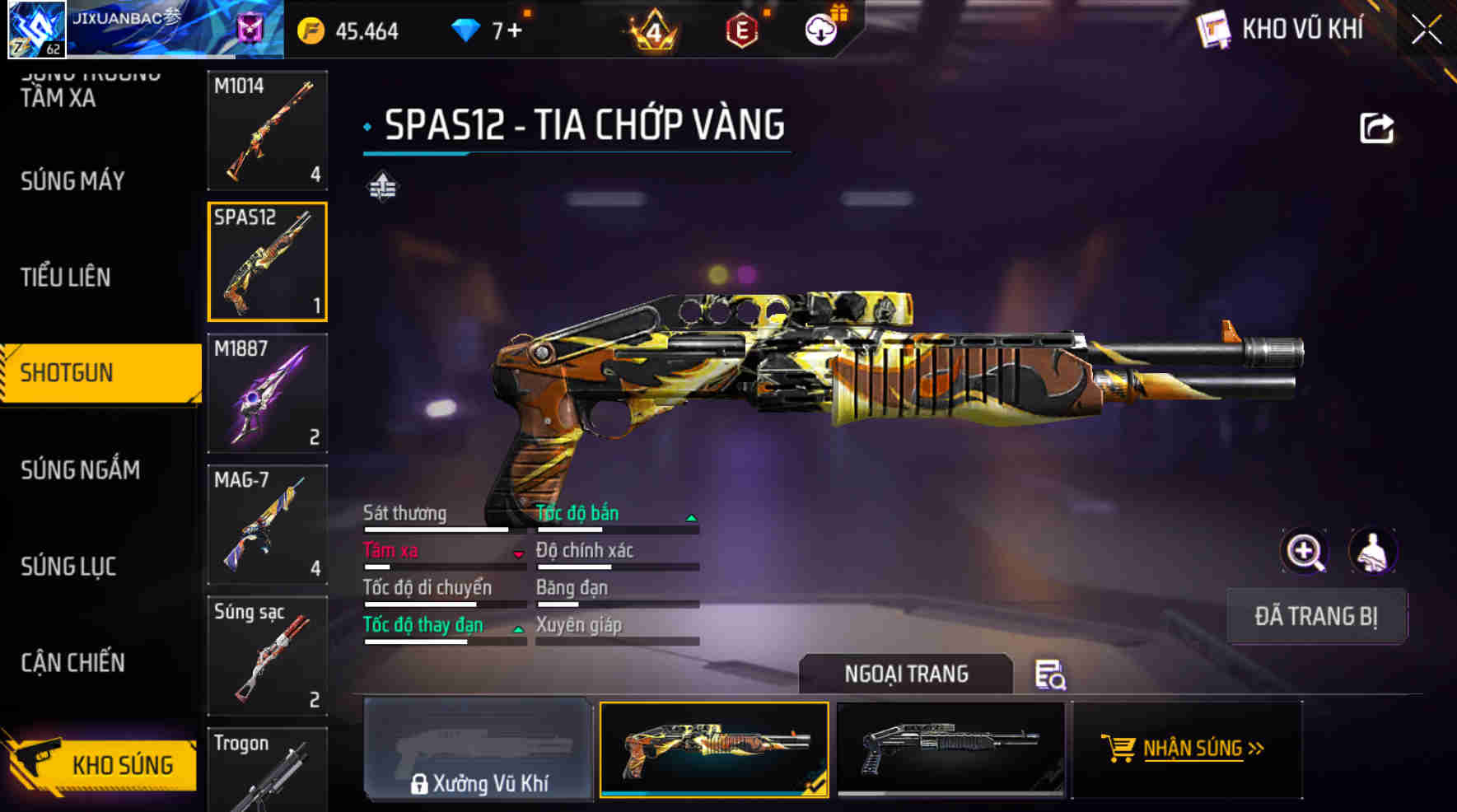Zoom in with the magnifier icon
The height and width of the screenshot is (812, 1457).
(x=1305, y=551)
